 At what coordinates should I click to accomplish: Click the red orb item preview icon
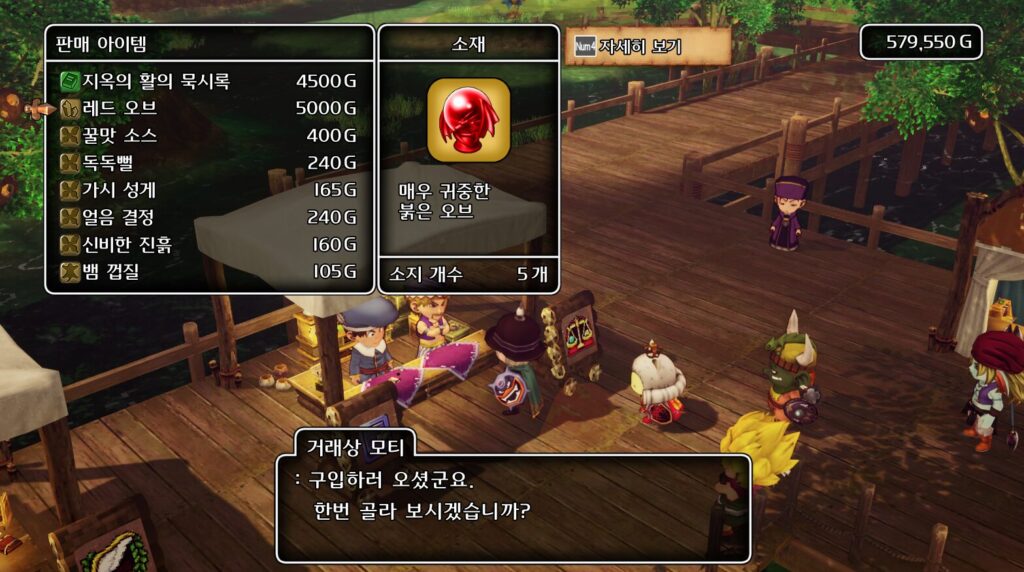(x=468, y=121)
